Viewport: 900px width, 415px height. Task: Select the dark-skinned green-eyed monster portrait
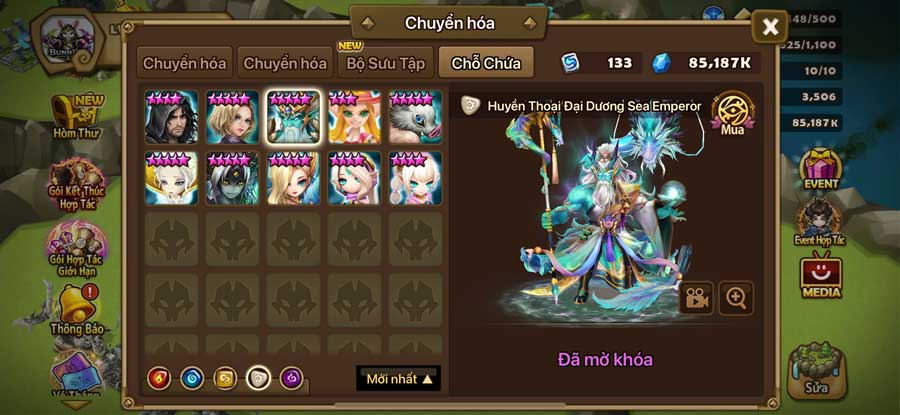coord(232,178)
